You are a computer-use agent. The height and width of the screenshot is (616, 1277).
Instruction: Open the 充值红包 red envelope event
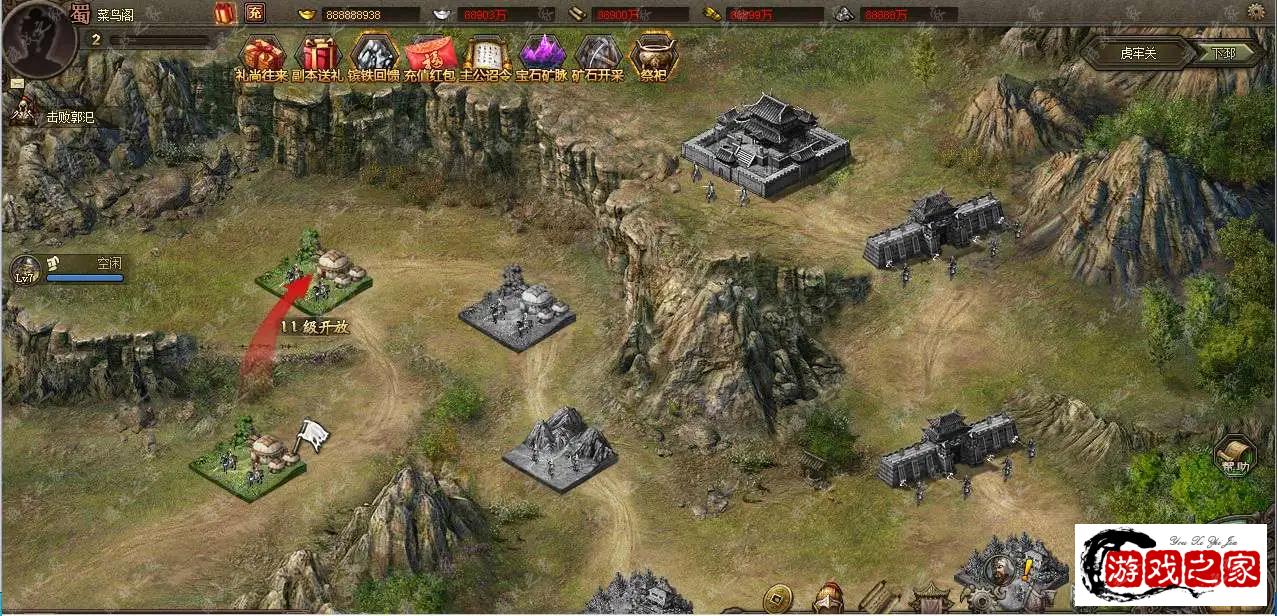(x=431, y=55)
